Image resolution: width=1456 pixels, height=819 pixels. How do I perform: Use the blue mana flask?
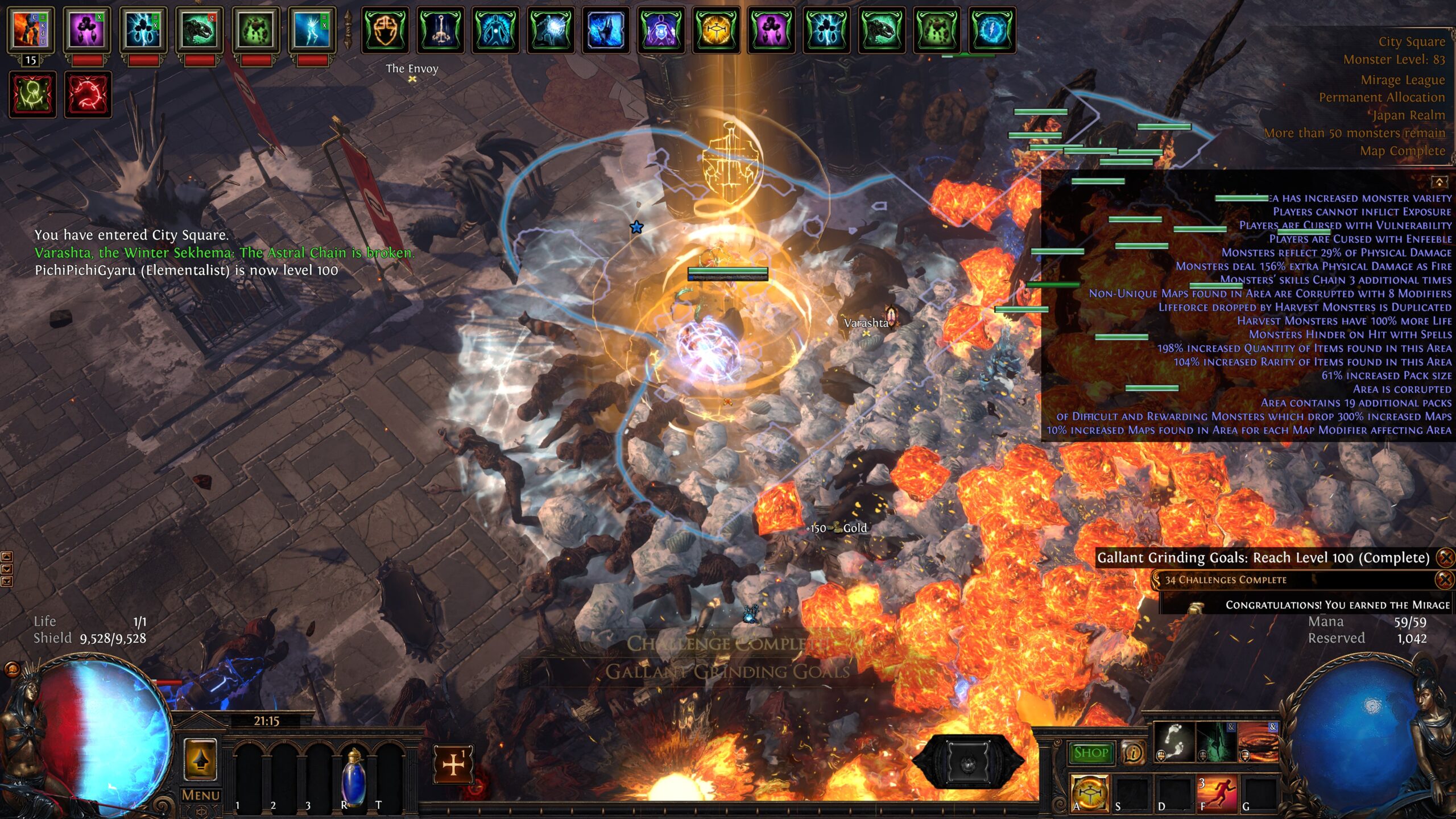coord(353,776)
